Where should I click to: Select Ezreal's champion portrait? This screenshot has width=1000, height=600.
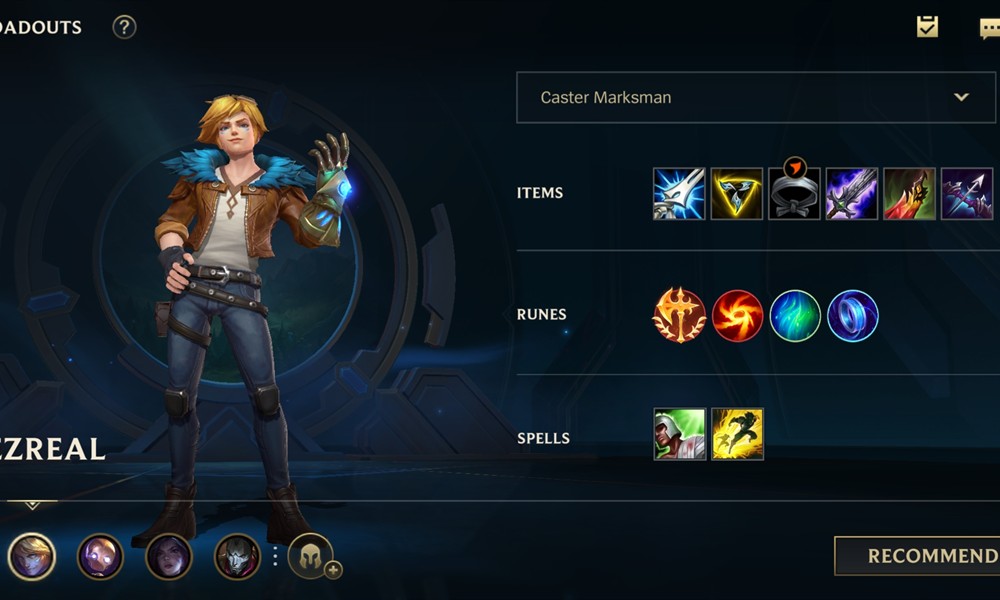[x=31, y=556]
